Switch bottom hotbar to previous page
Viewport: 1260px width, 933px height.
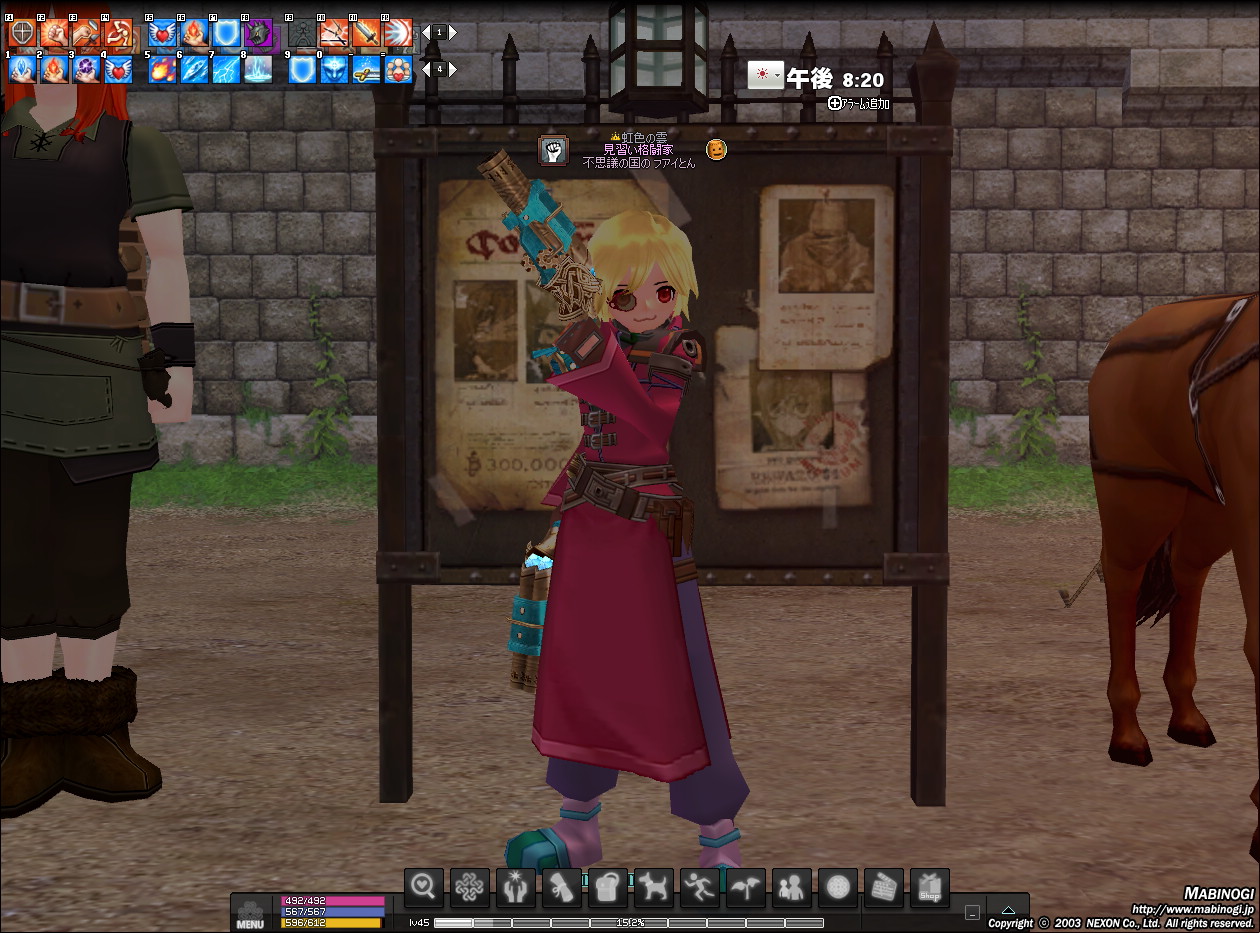427,69
